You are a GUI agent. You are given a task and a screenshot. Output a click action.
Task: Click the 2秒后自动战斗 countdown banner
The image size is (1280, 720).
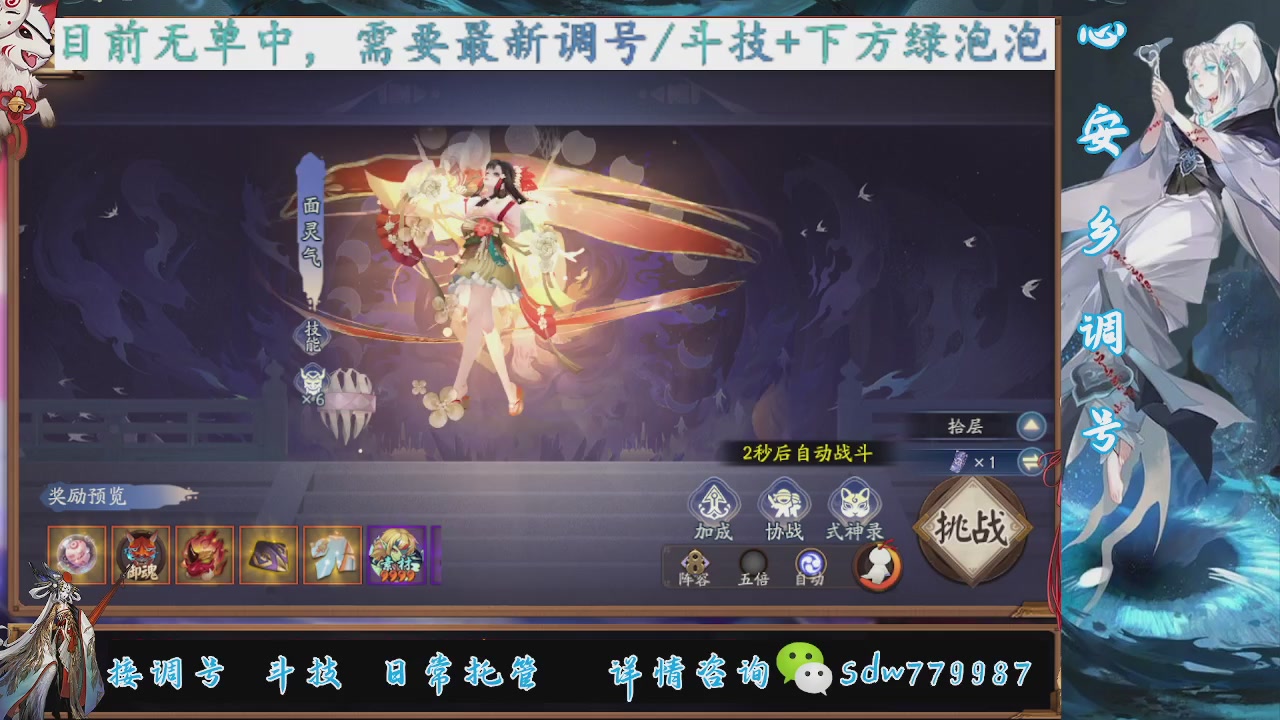[x=807, y=451]
